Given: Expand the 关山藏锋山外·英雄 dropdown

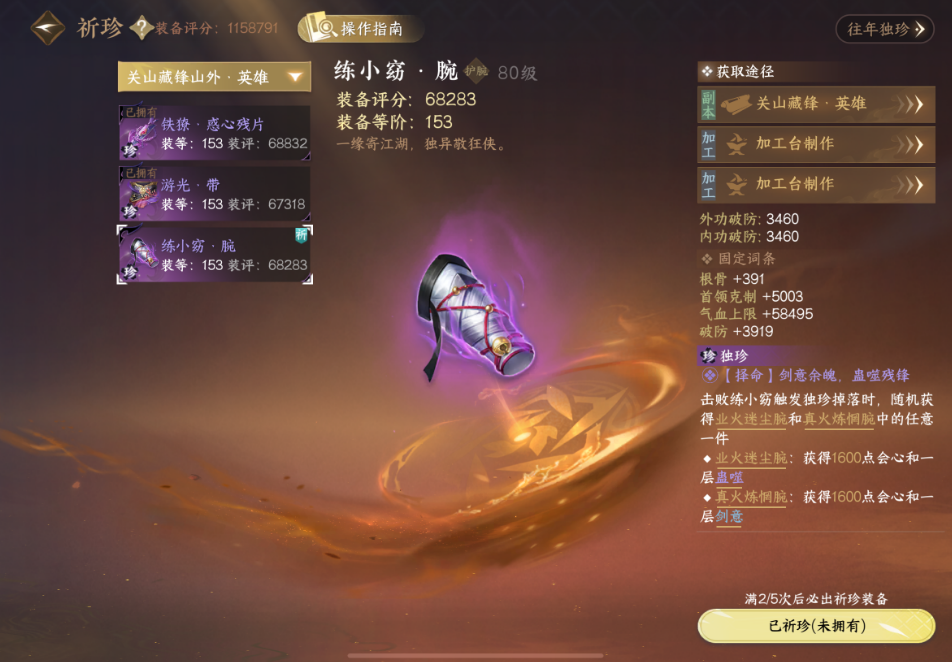Looking at the screenshot, I should click(214, 77).
